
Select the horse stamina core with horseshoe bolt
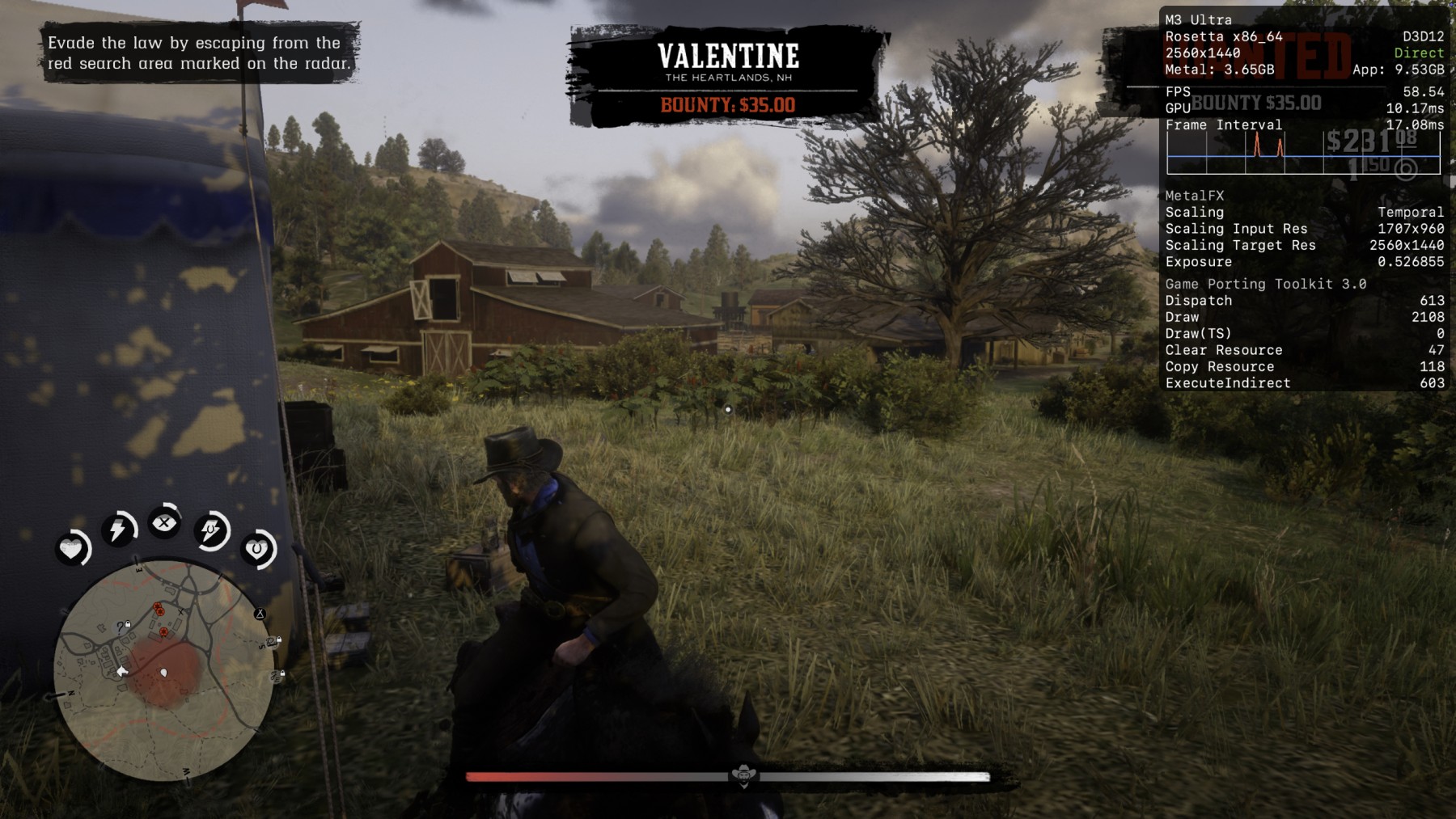click(x=211, y=531)
